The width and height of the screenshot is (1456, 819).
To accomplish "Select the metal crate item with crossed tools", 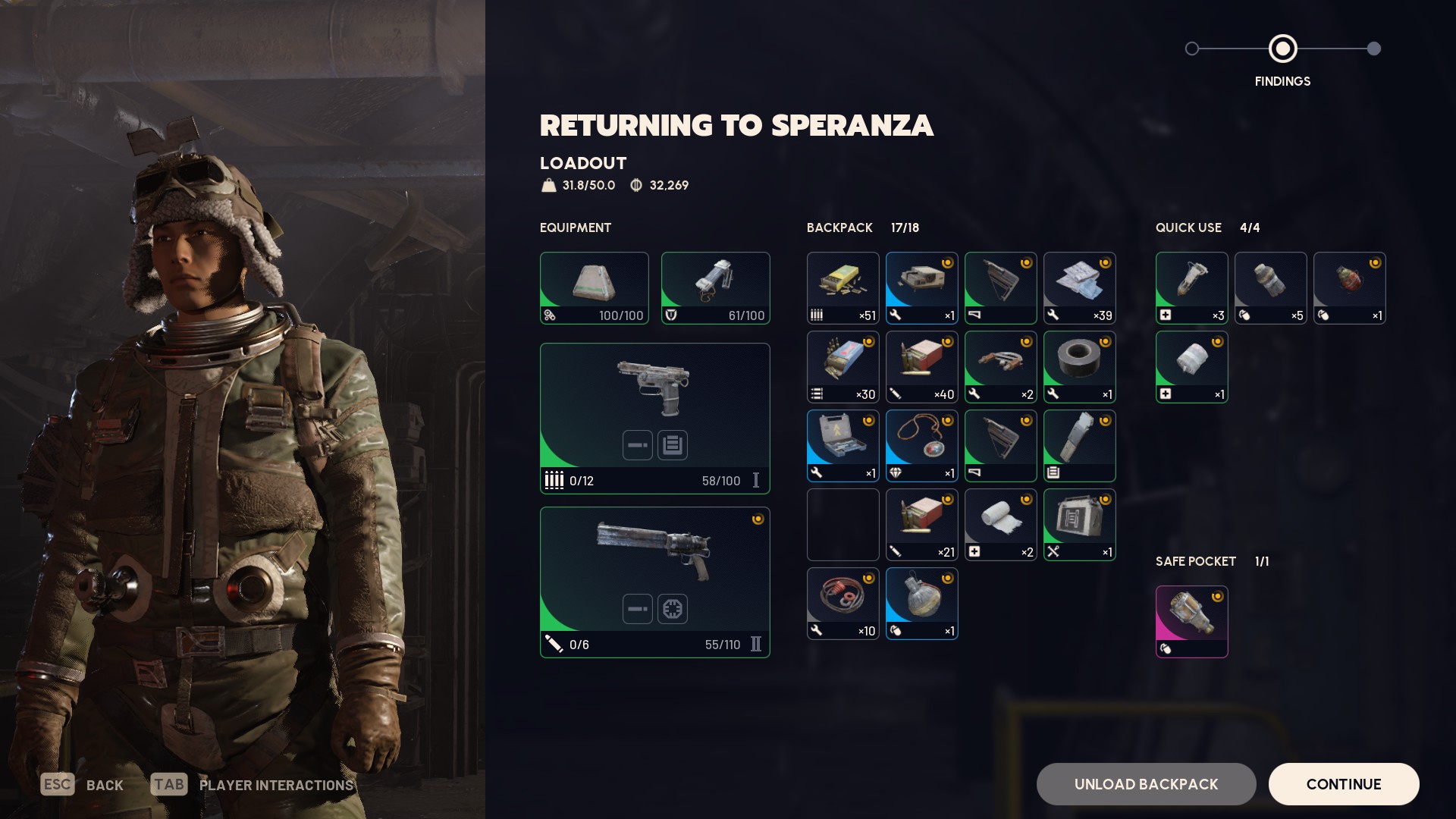I will click(1079, 525).
